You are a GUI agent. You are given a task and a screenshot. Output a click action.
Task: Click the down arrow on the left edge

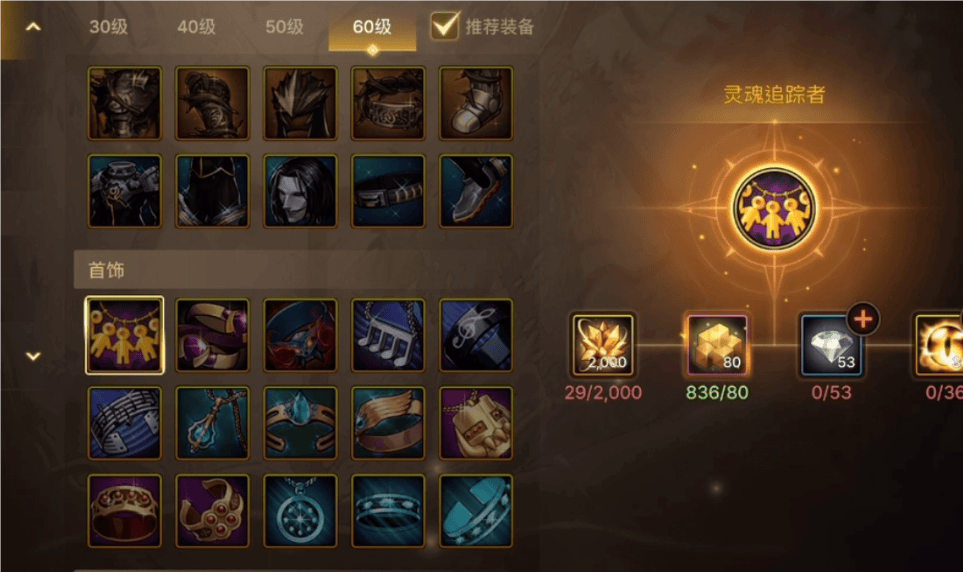33,356
